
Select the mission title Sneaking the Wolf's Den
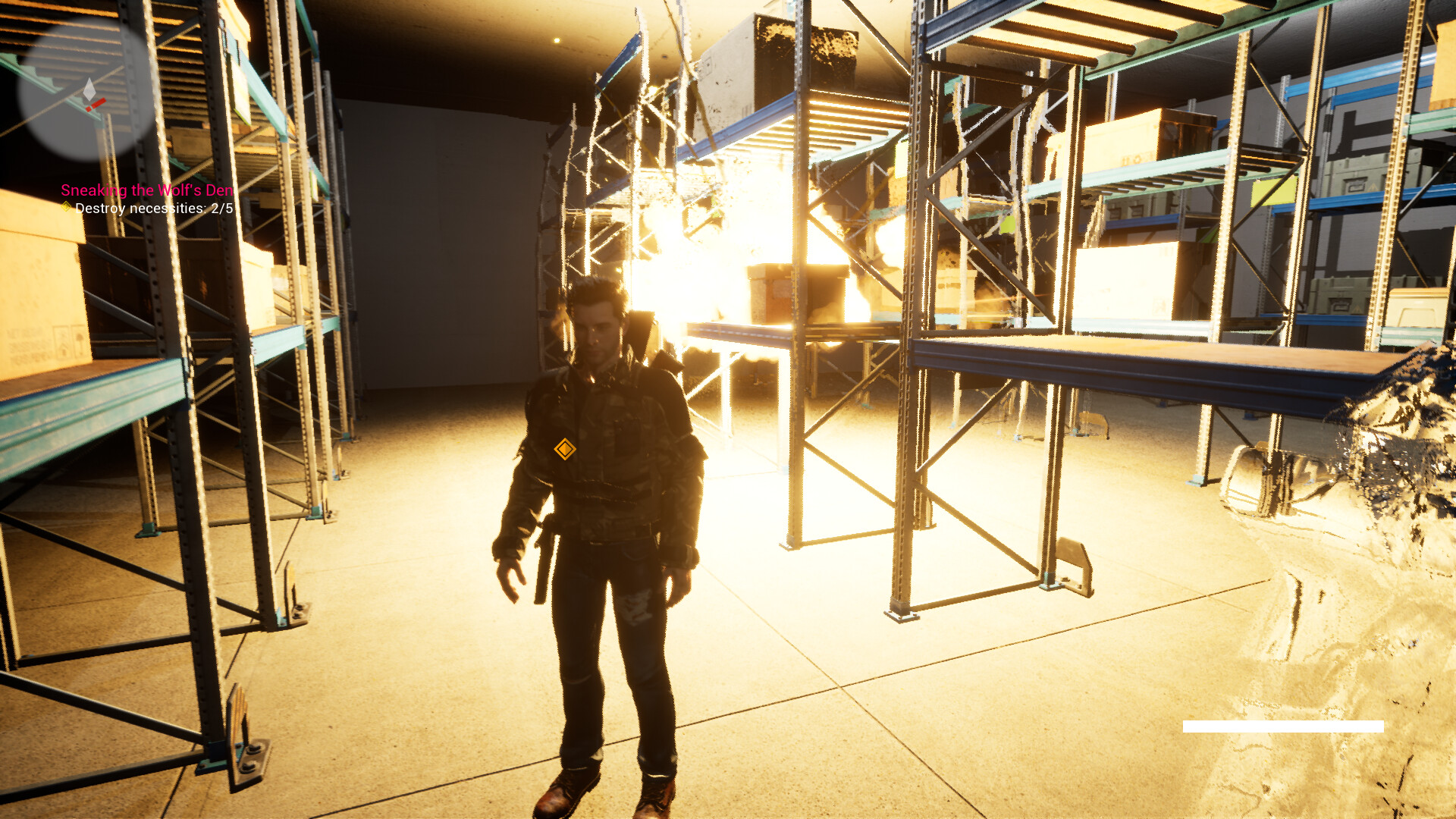146,191
